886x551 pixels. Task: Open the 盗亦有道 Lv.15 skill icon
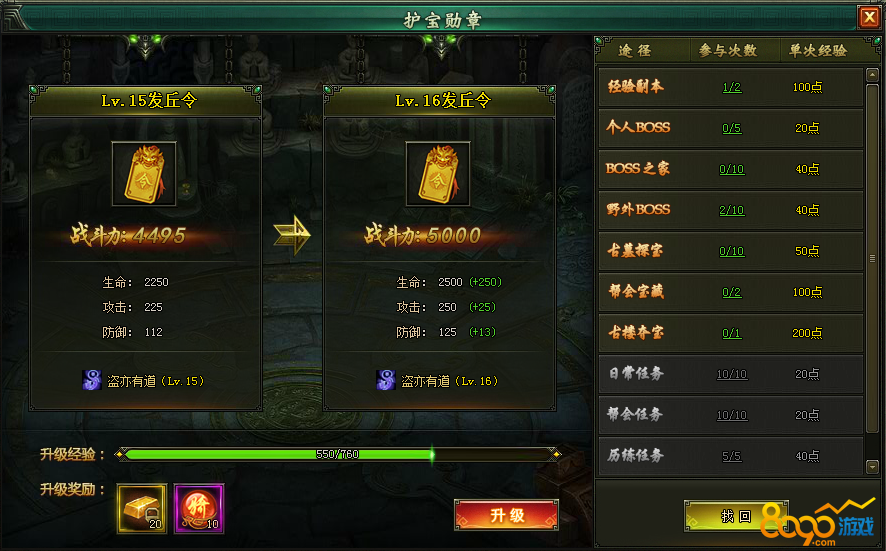91,380
